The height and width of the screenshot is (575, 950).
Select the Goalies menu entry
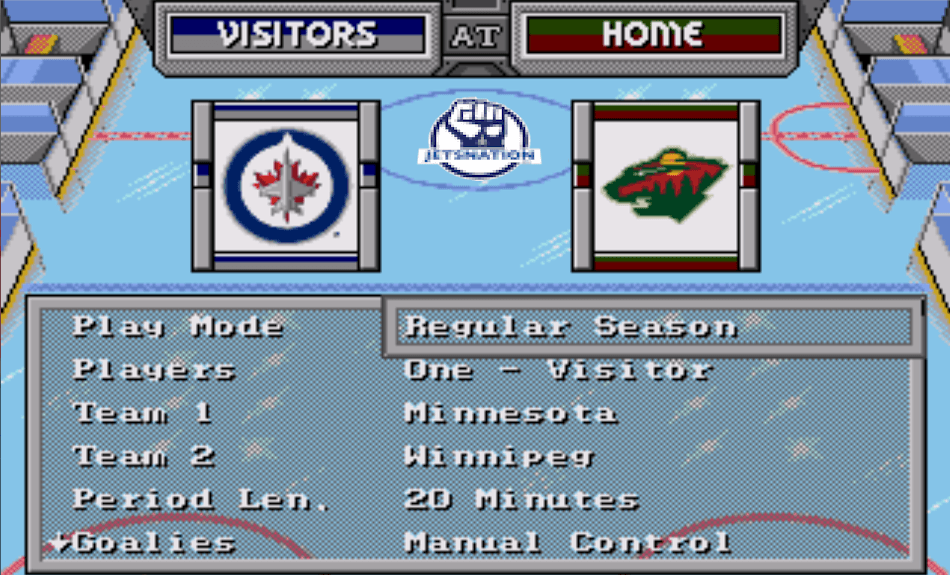154,543
